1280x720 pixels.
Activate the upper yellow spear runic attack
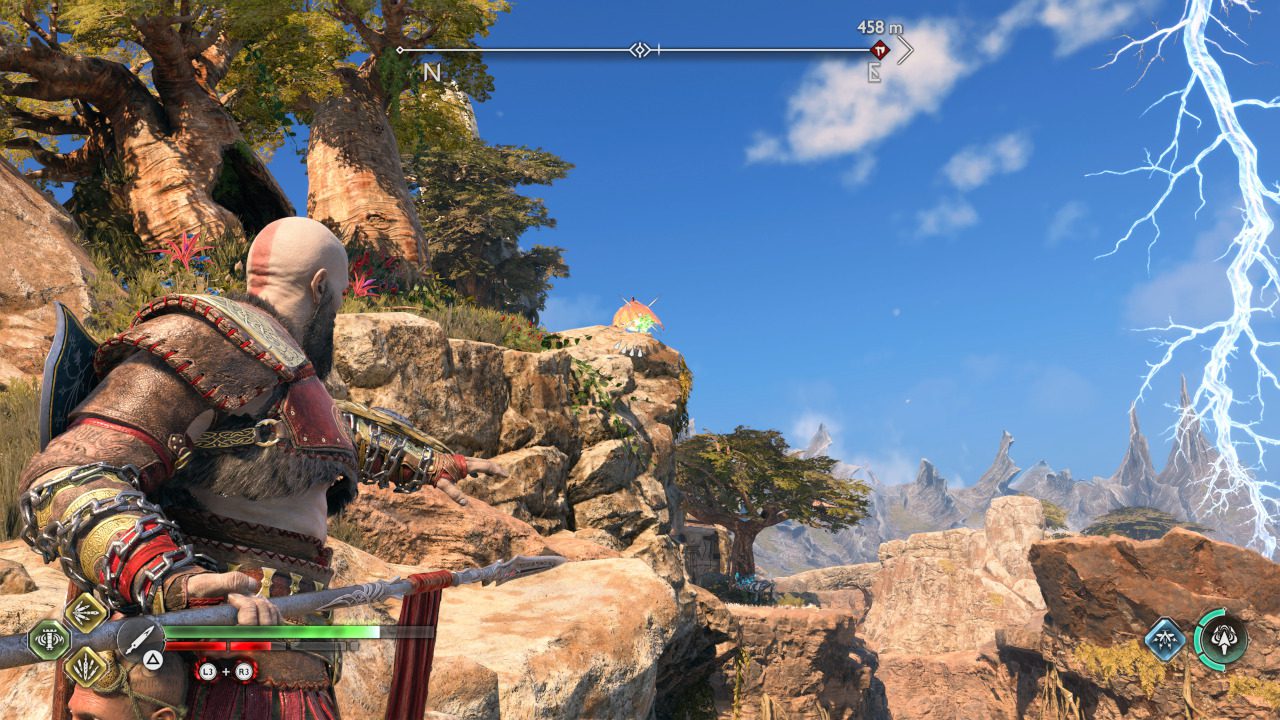(86, 612)
